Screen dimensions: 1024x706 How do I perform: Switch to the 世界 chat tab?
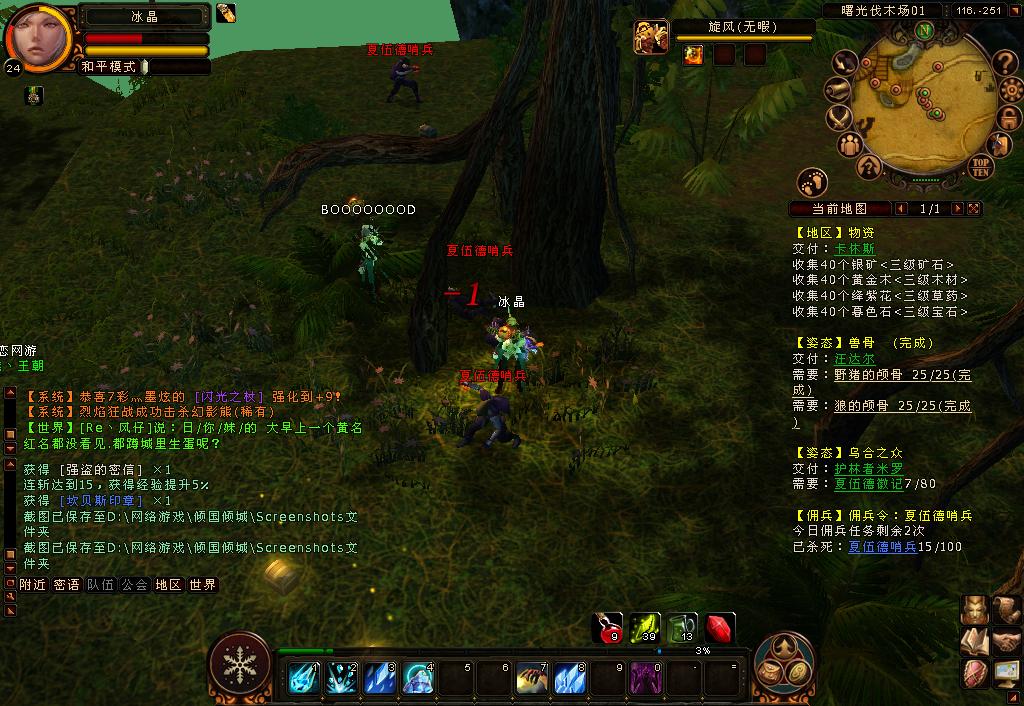coord(203,585)
